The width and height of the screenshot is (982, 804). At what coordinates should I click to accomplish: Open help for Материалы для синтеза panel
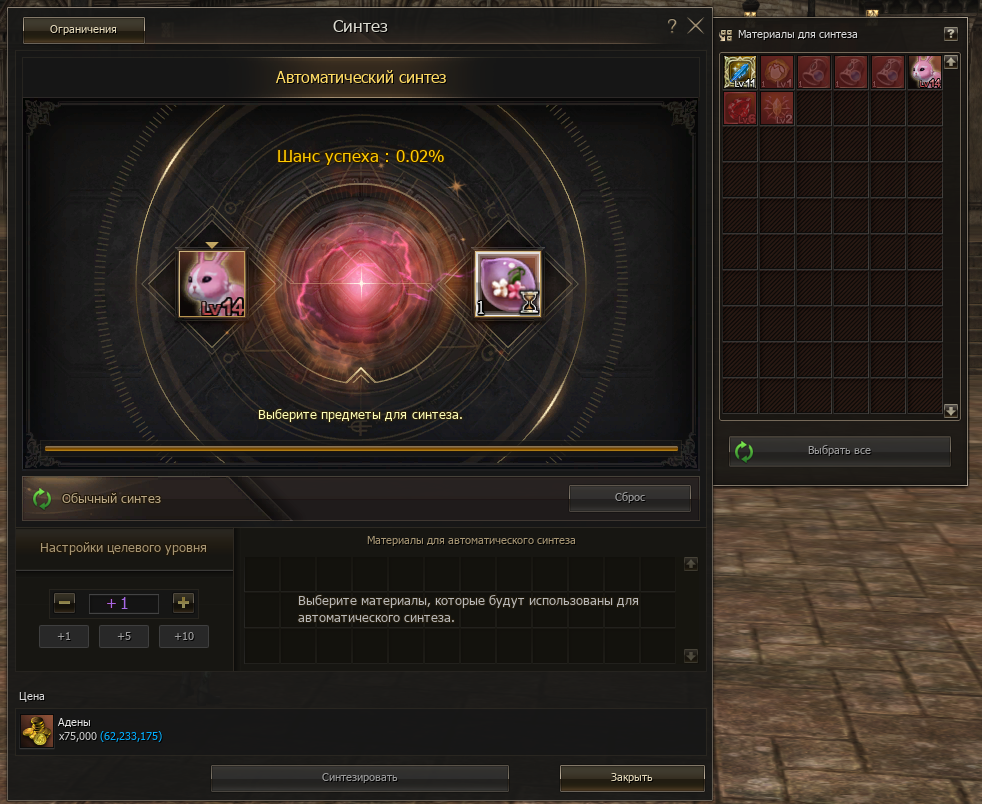(x=951, y=34)
